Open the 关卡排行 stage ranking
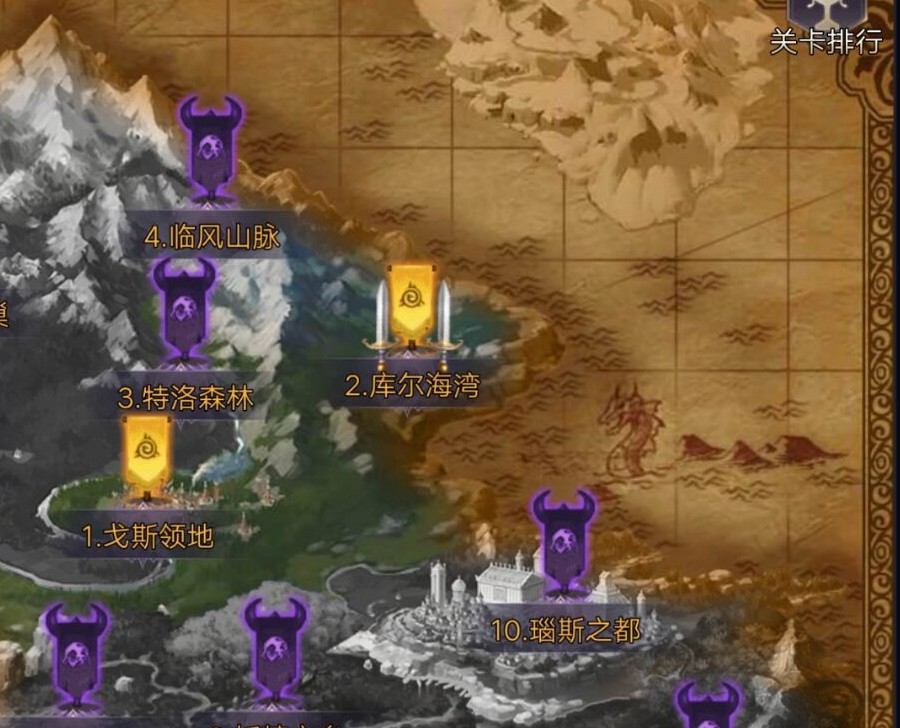The height and width of the screenshot is (728, 900). 826,24
